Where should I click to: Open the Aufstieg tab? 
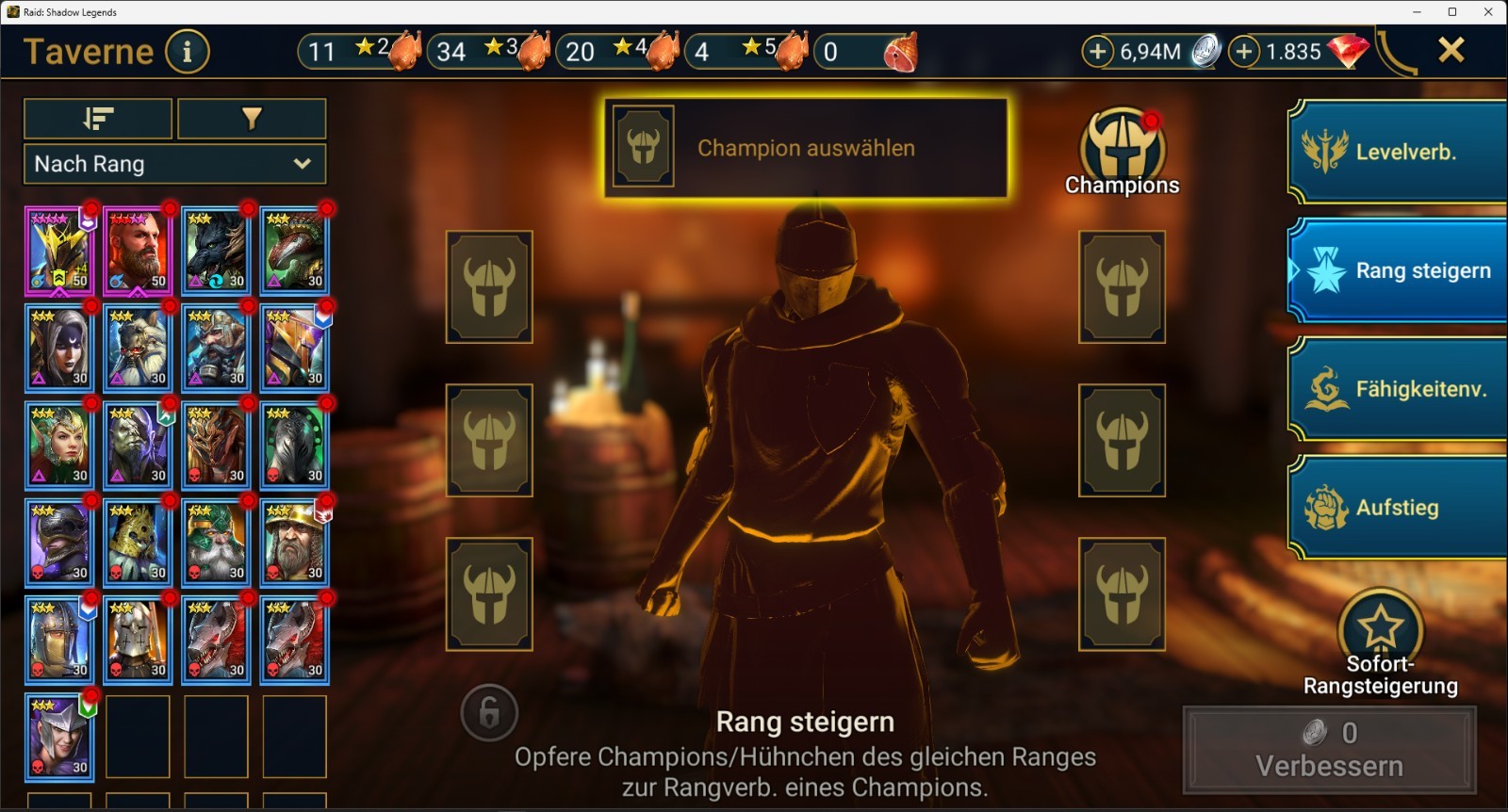pyautogui.click(x=1398, y=508)
